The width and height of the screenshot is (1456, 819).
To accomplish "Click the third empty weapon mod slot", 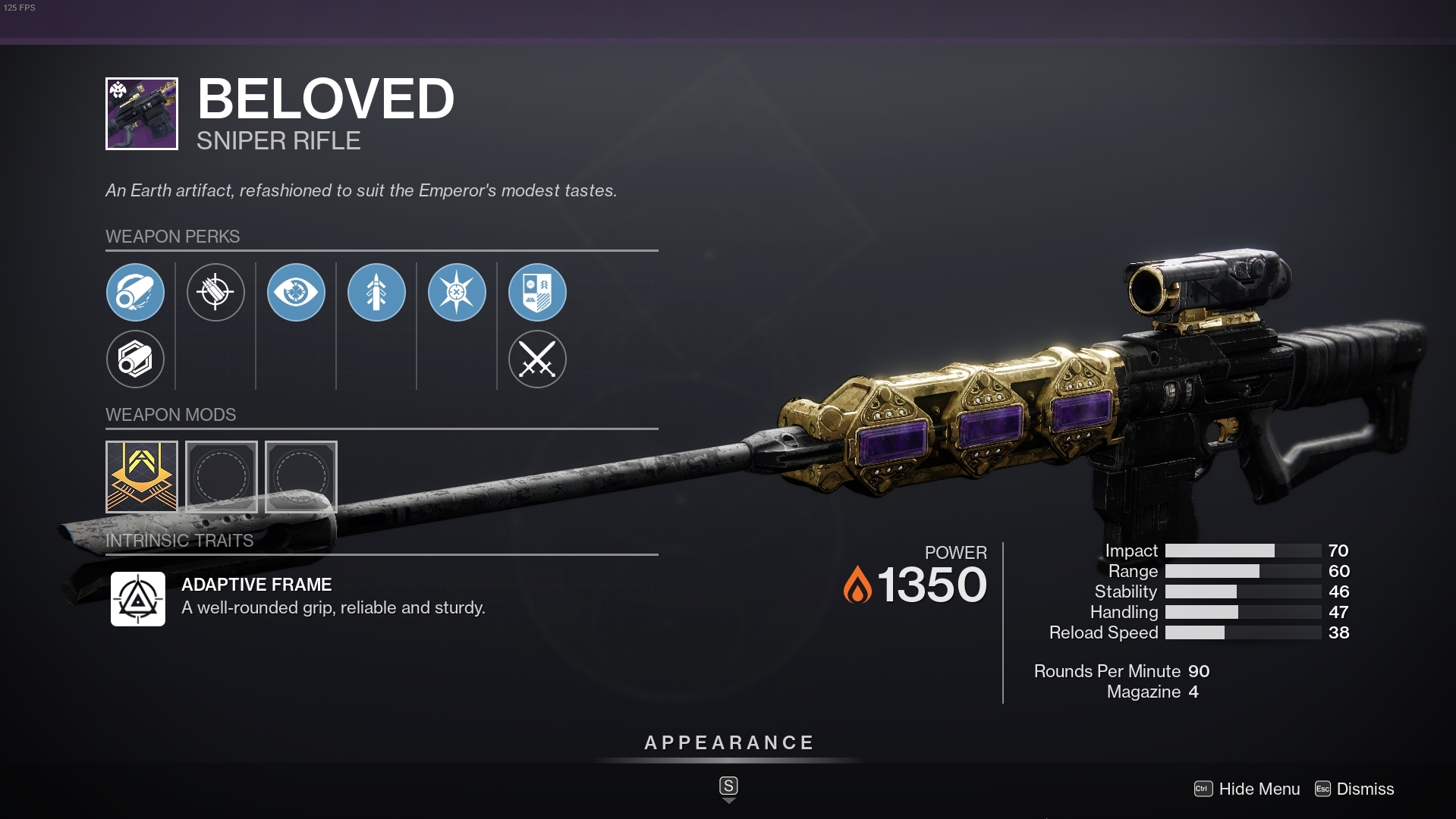I will 300,476.
